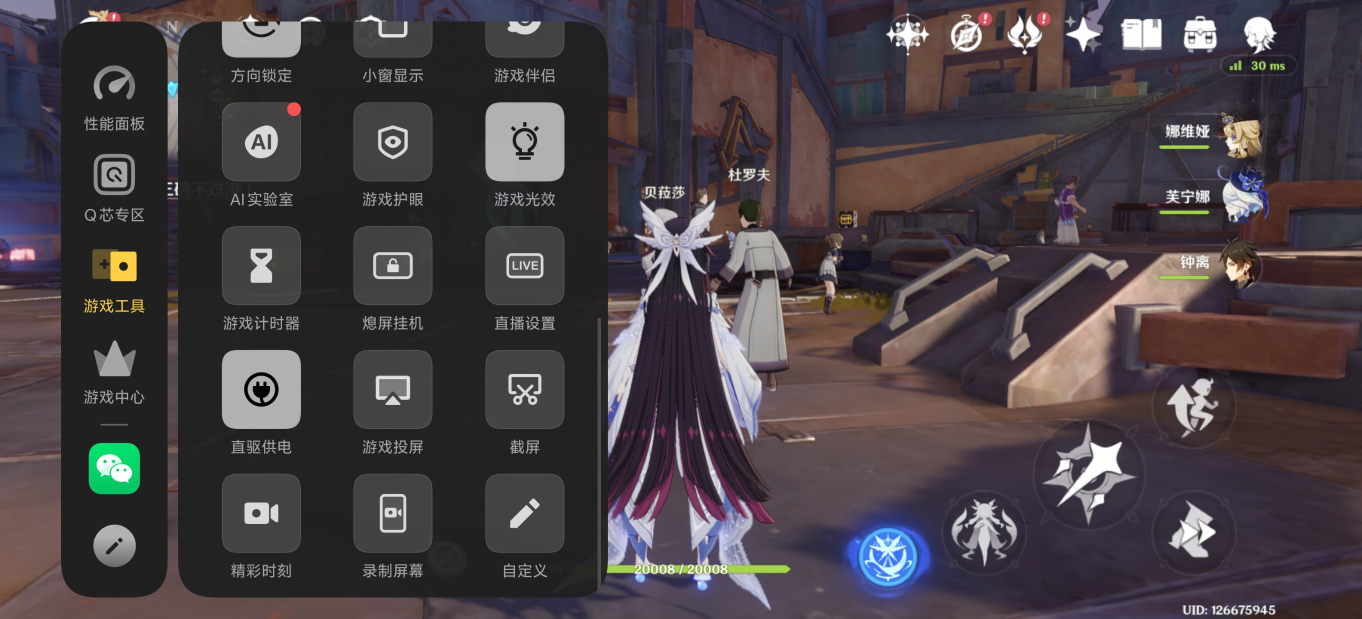Open the 精彩时刻 highlights recorder
1362x619 pixels.
(x=261, y=514)
